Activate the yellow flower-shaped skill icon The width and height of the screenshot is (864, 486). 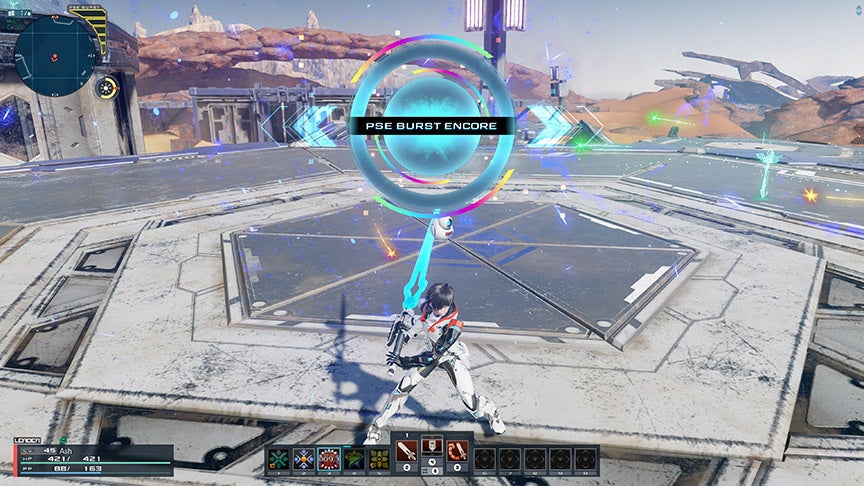click(x=379, y=459)
